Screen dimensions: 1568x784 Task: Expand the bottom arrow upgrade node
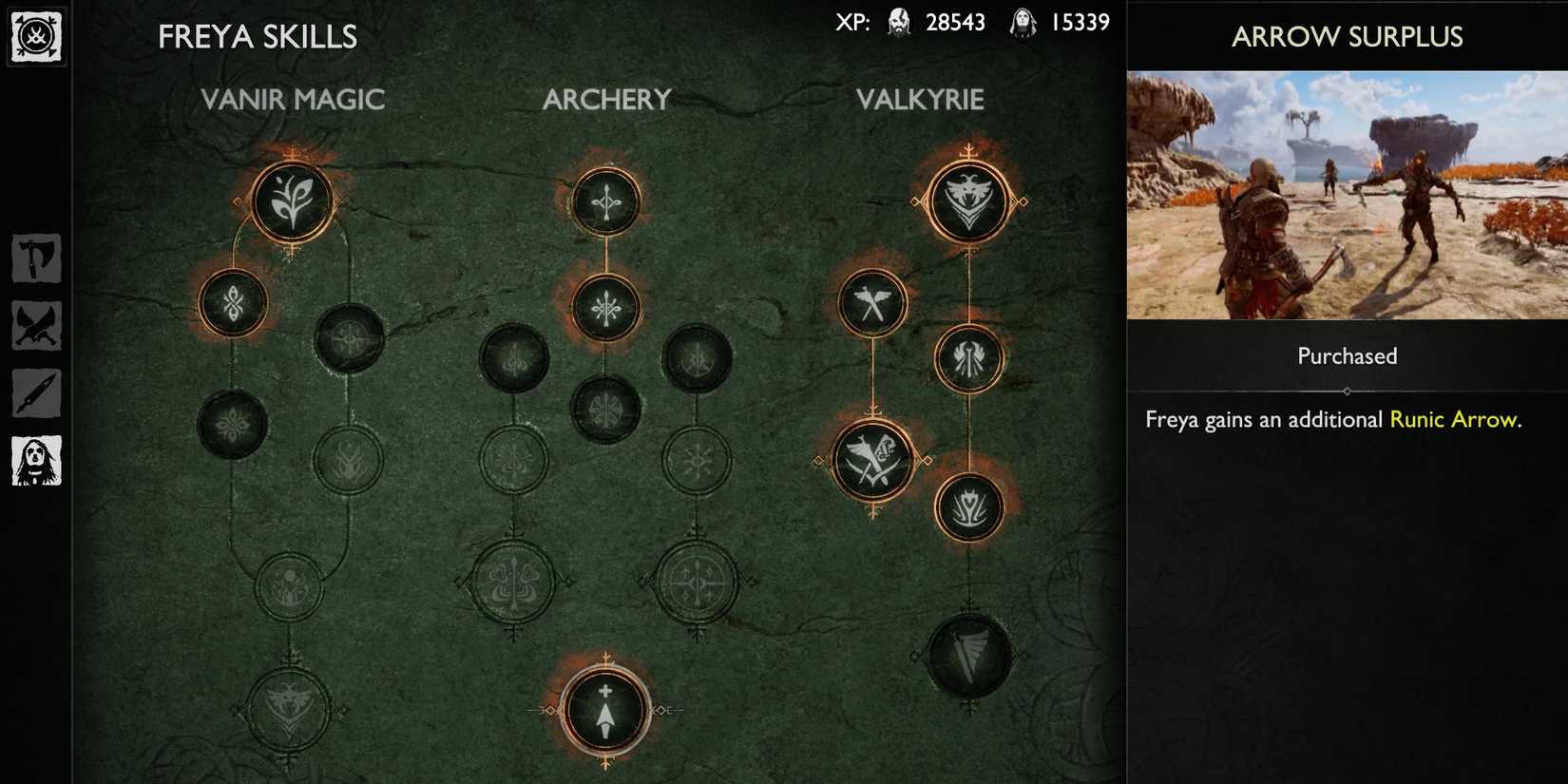tap(606, 710)
